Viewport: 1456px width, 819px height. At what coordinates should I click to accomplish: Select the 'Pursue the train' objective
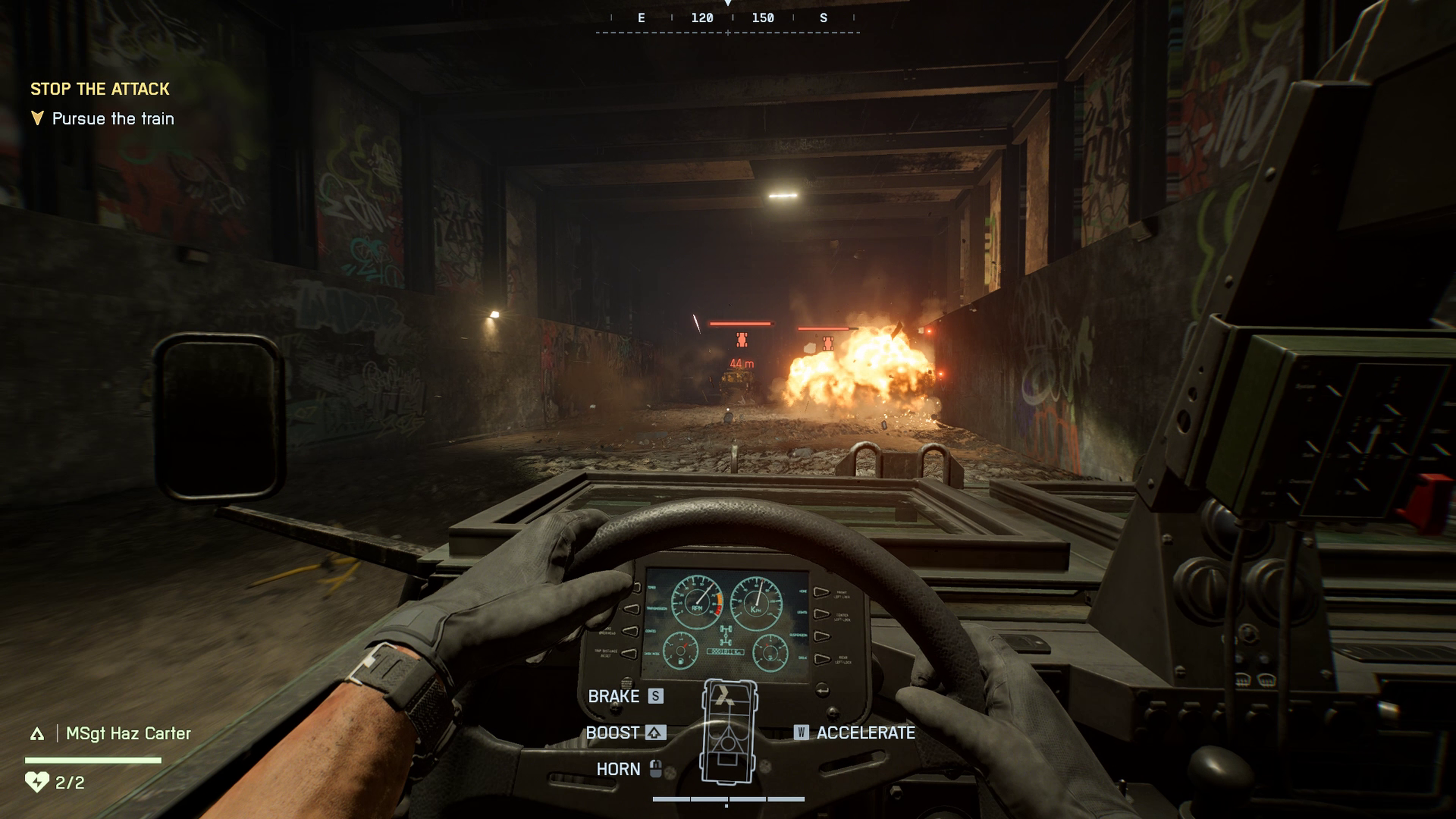point(113,119)
